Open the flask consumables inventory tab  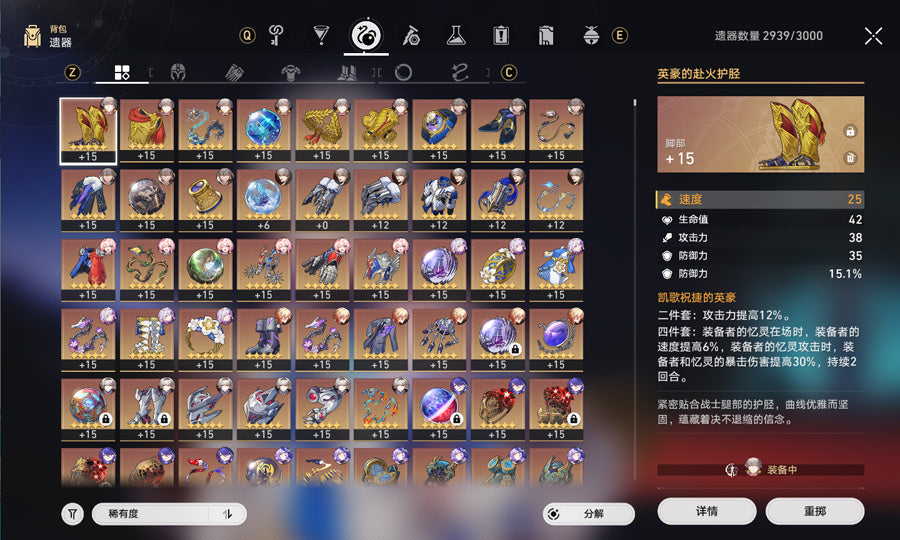point(456,36)
